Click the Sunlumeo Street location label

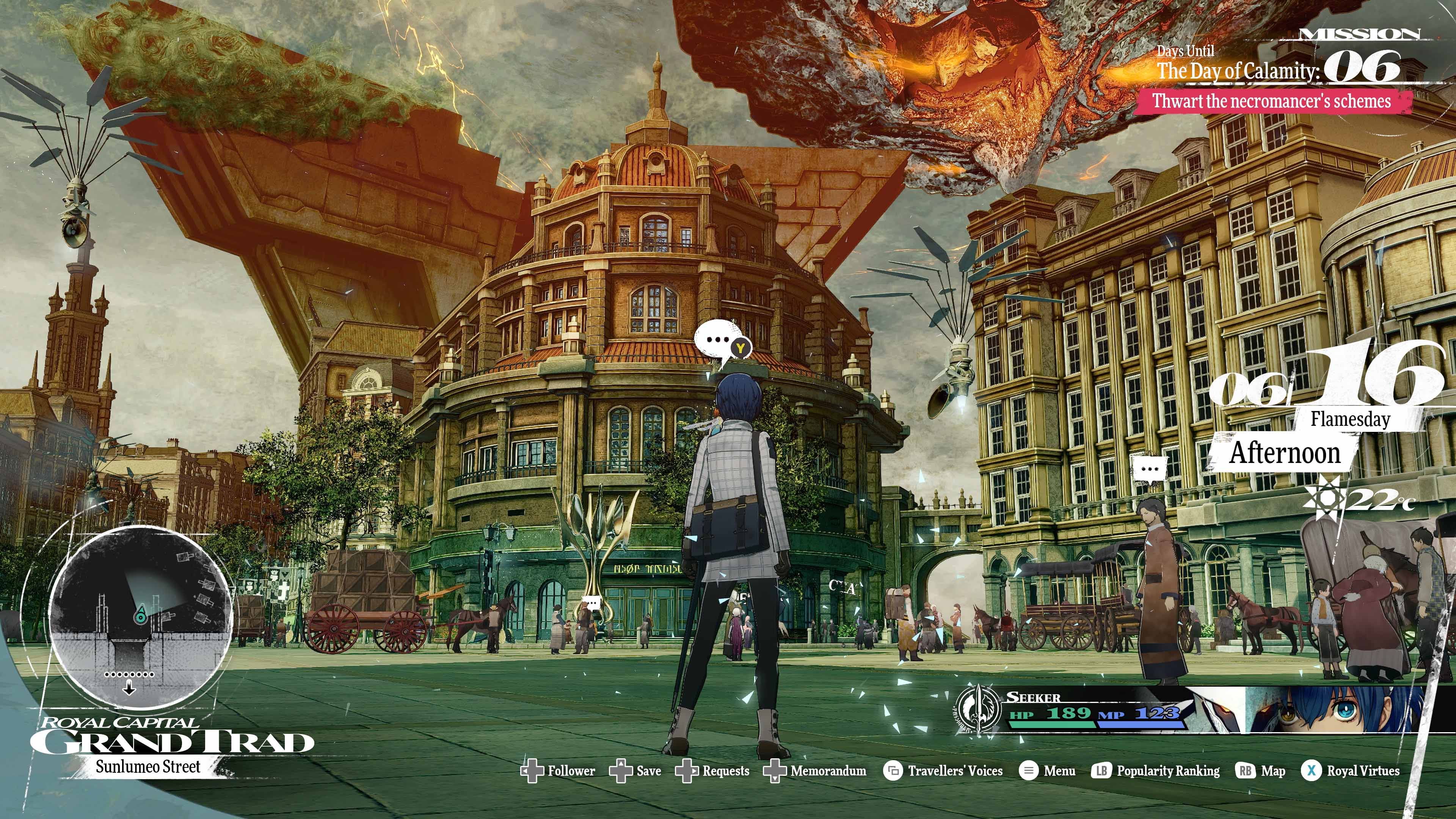148,767
